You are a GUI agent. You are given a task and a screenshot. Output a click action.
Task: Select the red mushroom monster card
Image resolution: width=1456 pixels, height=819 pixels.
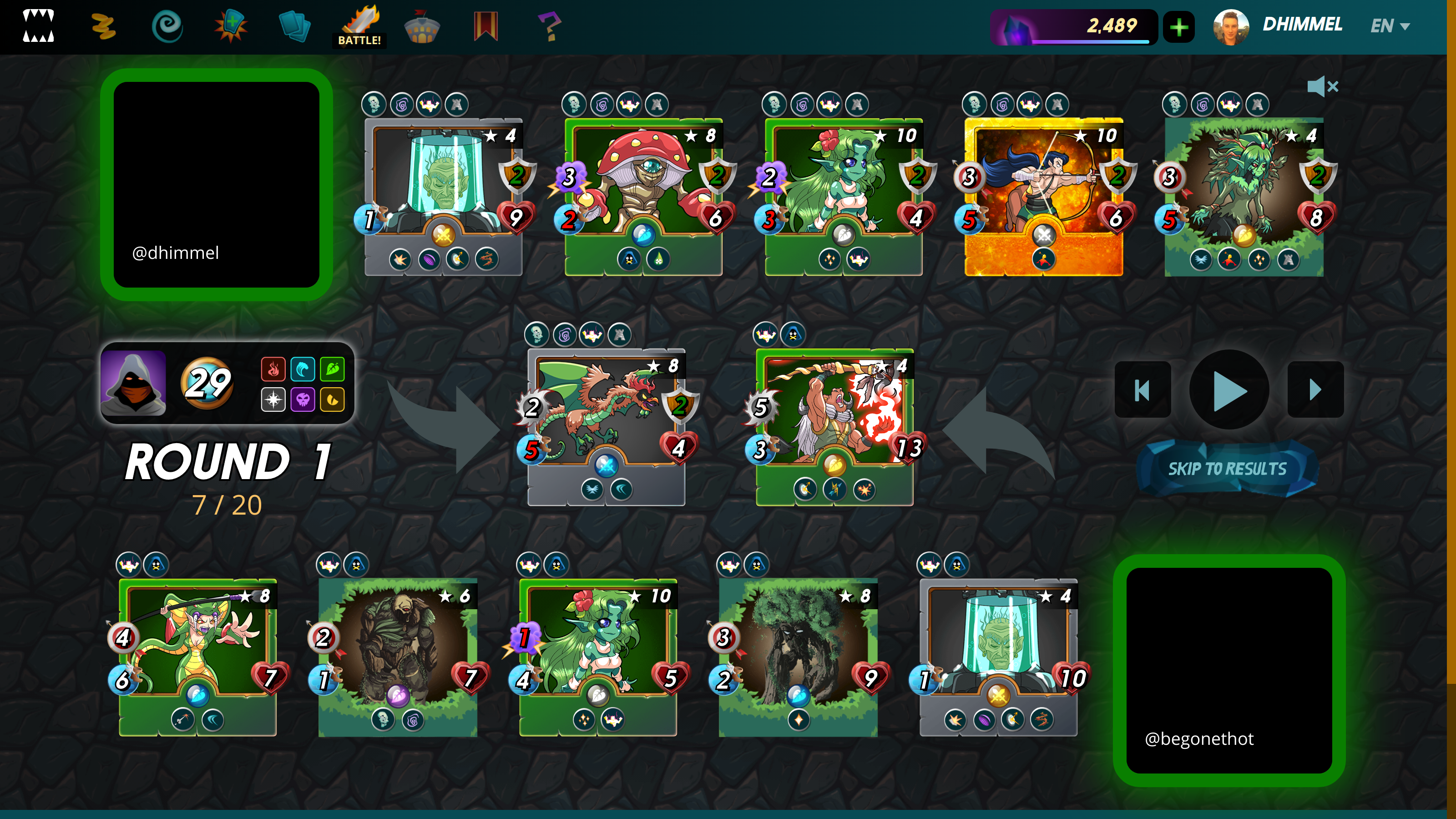pos(644,195)
